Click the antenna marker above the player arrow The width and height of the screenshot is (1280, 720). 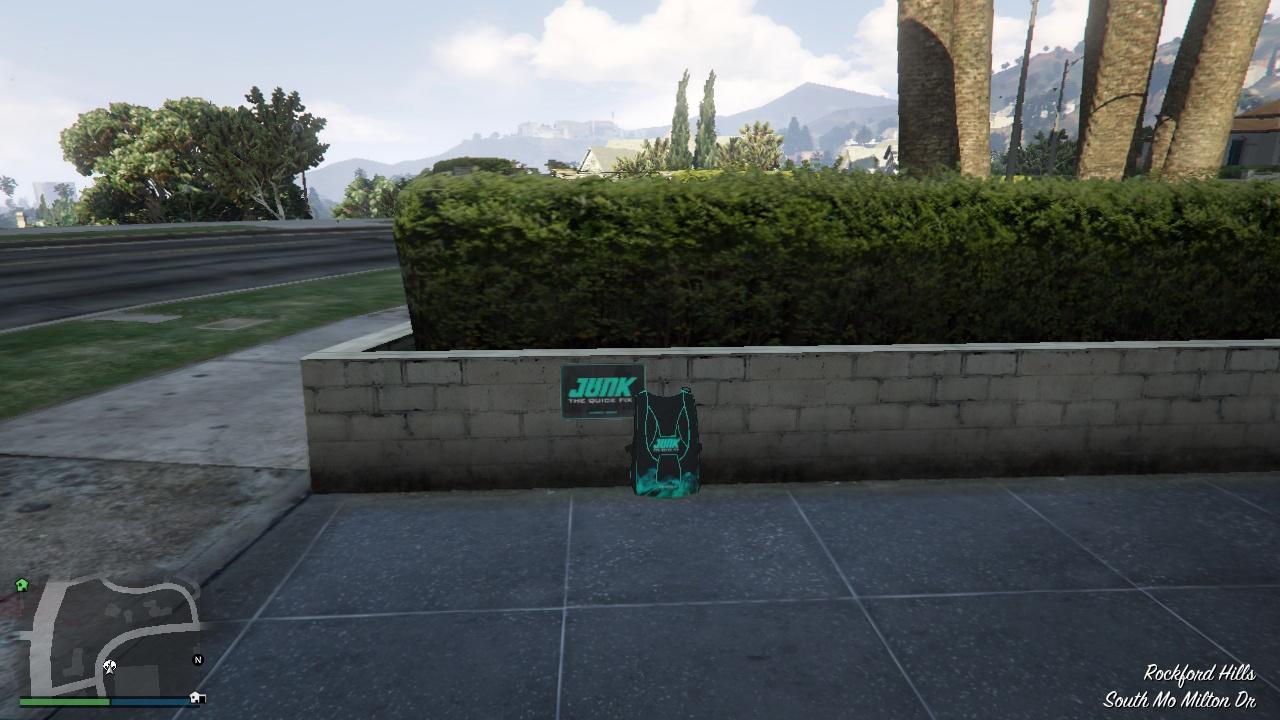(108, 663)
